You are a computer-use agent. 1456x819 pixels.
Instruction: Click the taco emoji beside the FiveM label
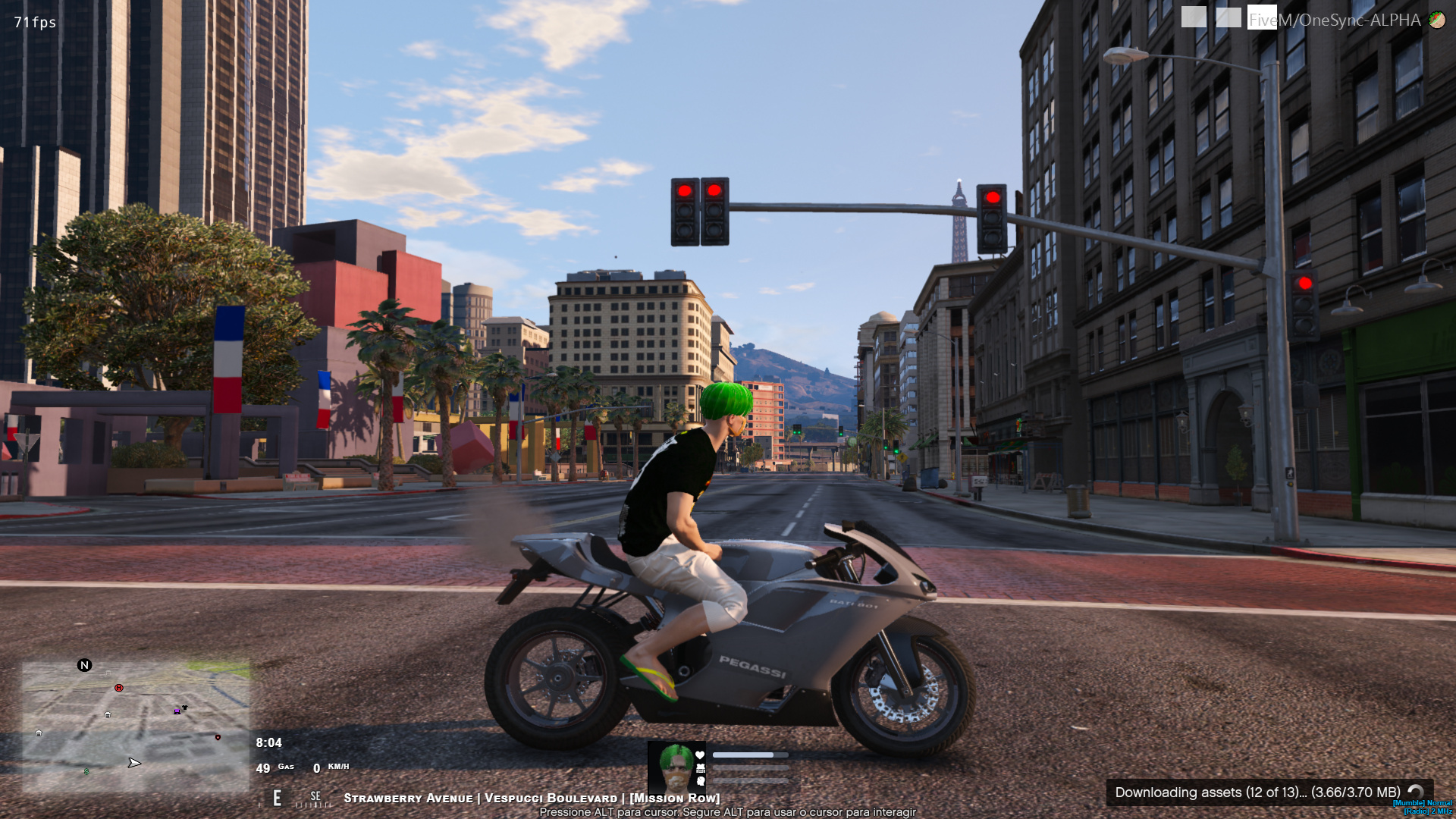coord(1437,20)
